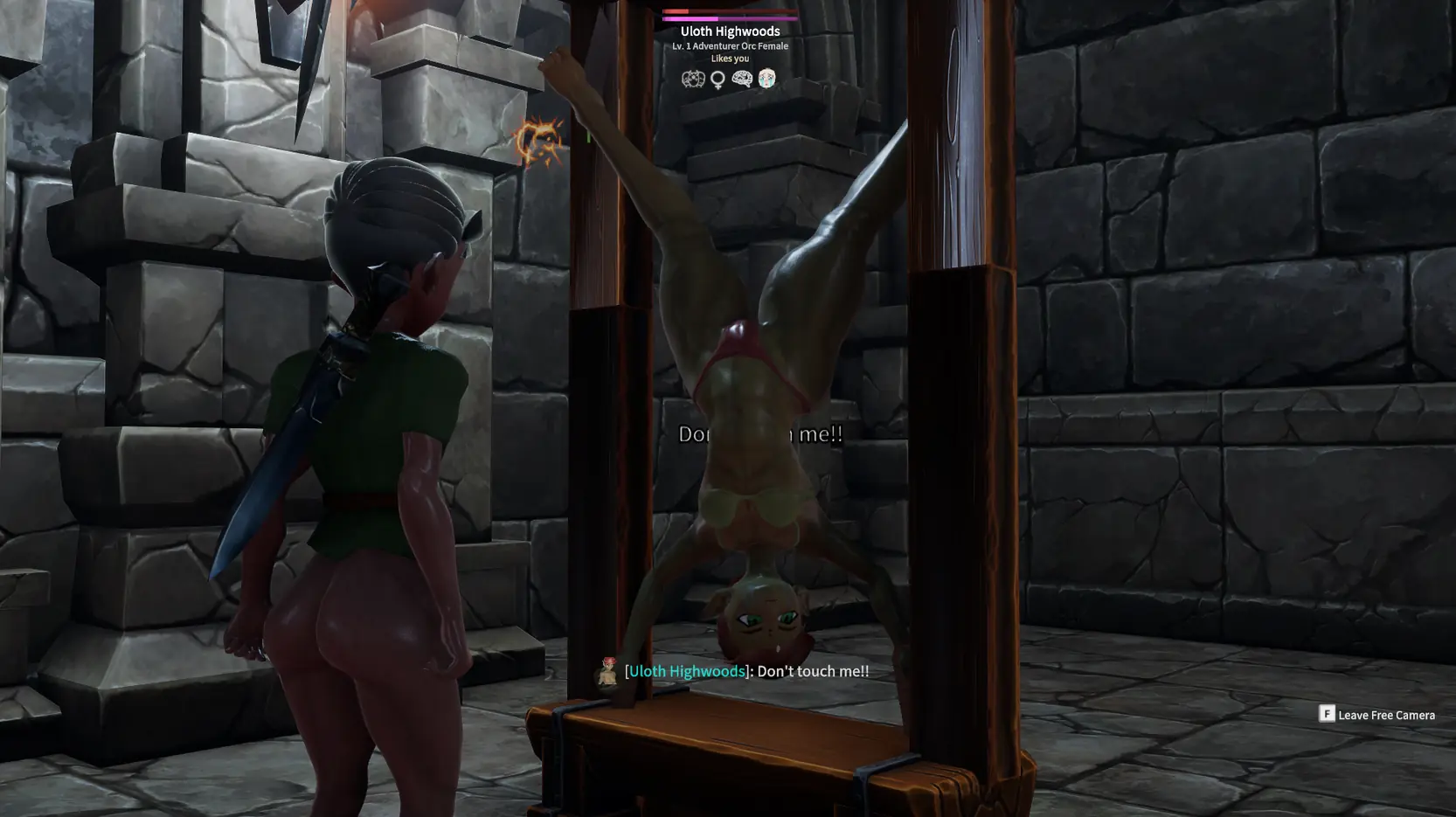This screenshot has height=817, width=1456.
Task: Select the brain trait icon
Action: pyautogui.click(x=742, y=79)
